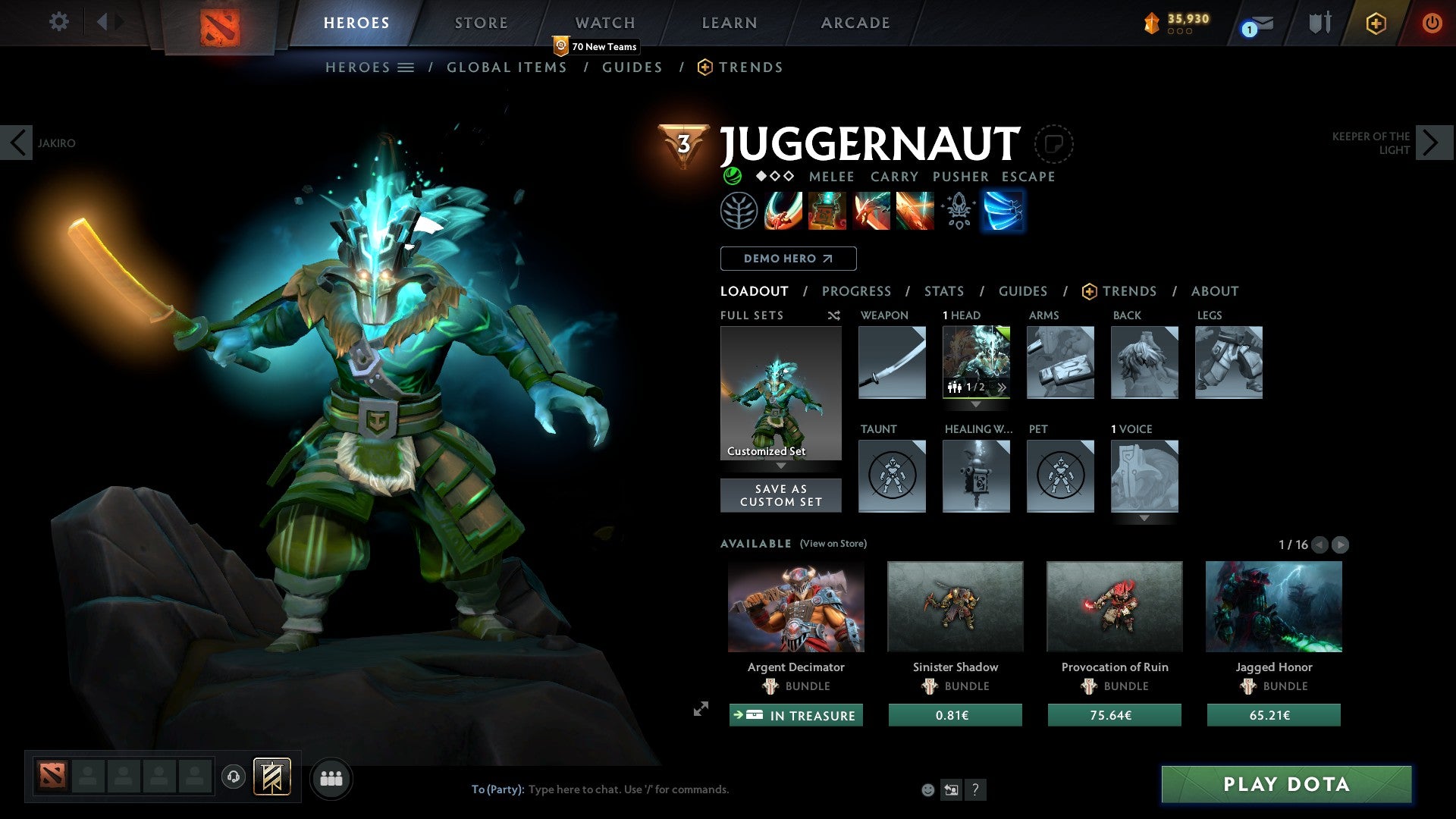Open the Arcade menu item
The width and height of the screenshot is (1456, 819).
point(855,22)
